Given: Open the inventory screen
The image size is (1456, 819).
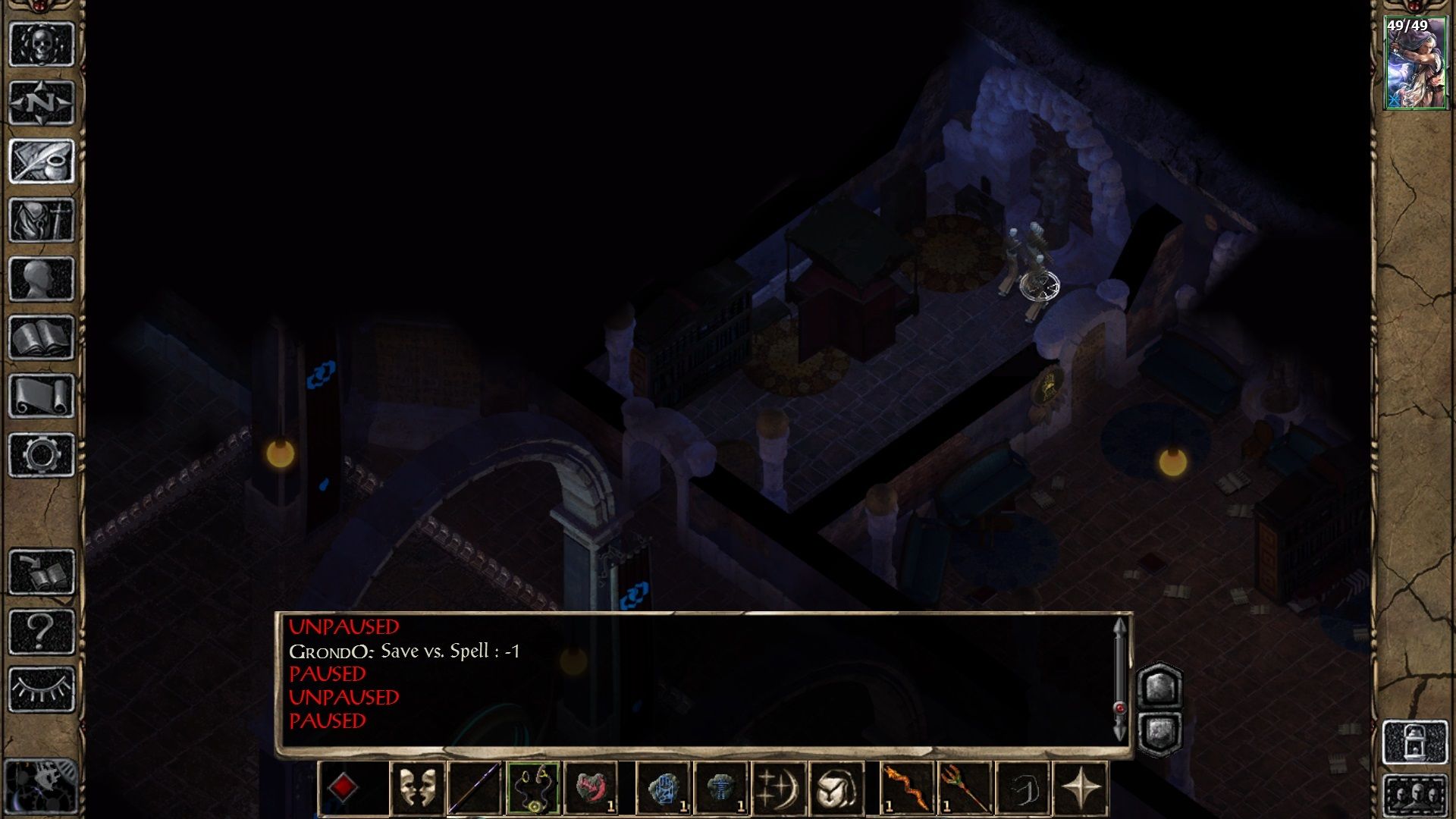Looking at the screenshot, I should [42, 220].
